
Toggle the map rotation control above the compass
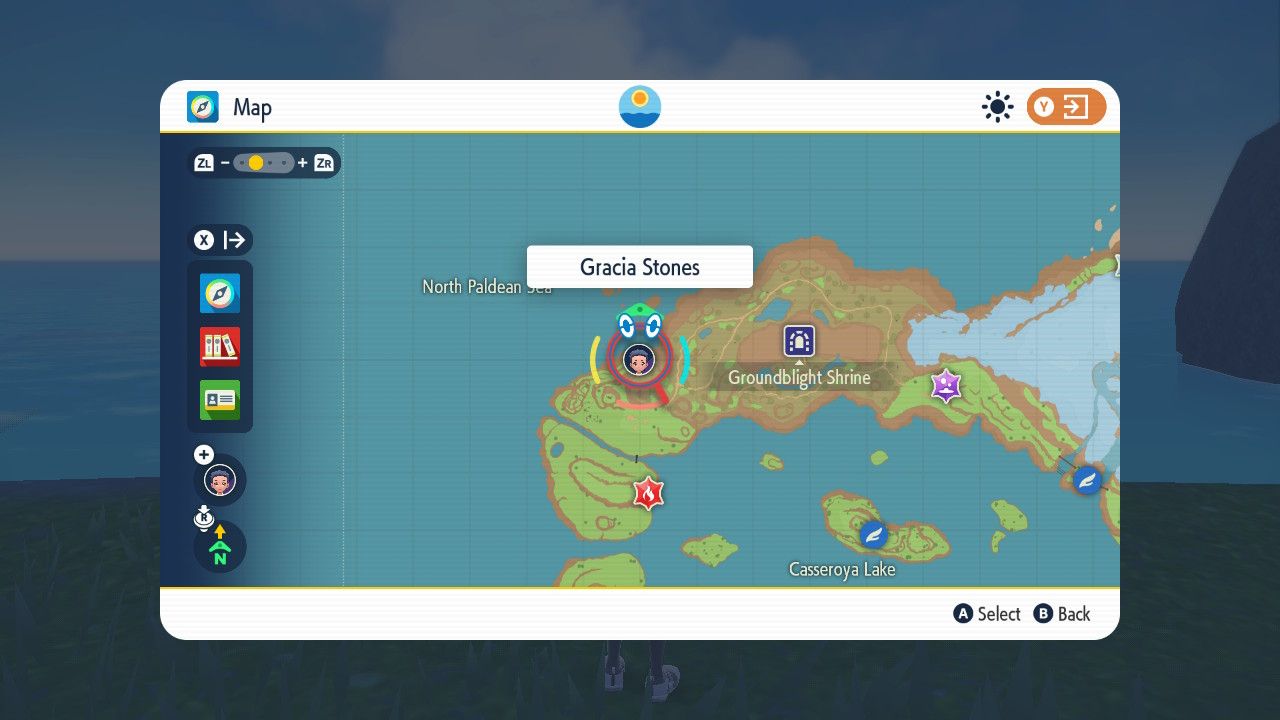click(x=204, y=516)
